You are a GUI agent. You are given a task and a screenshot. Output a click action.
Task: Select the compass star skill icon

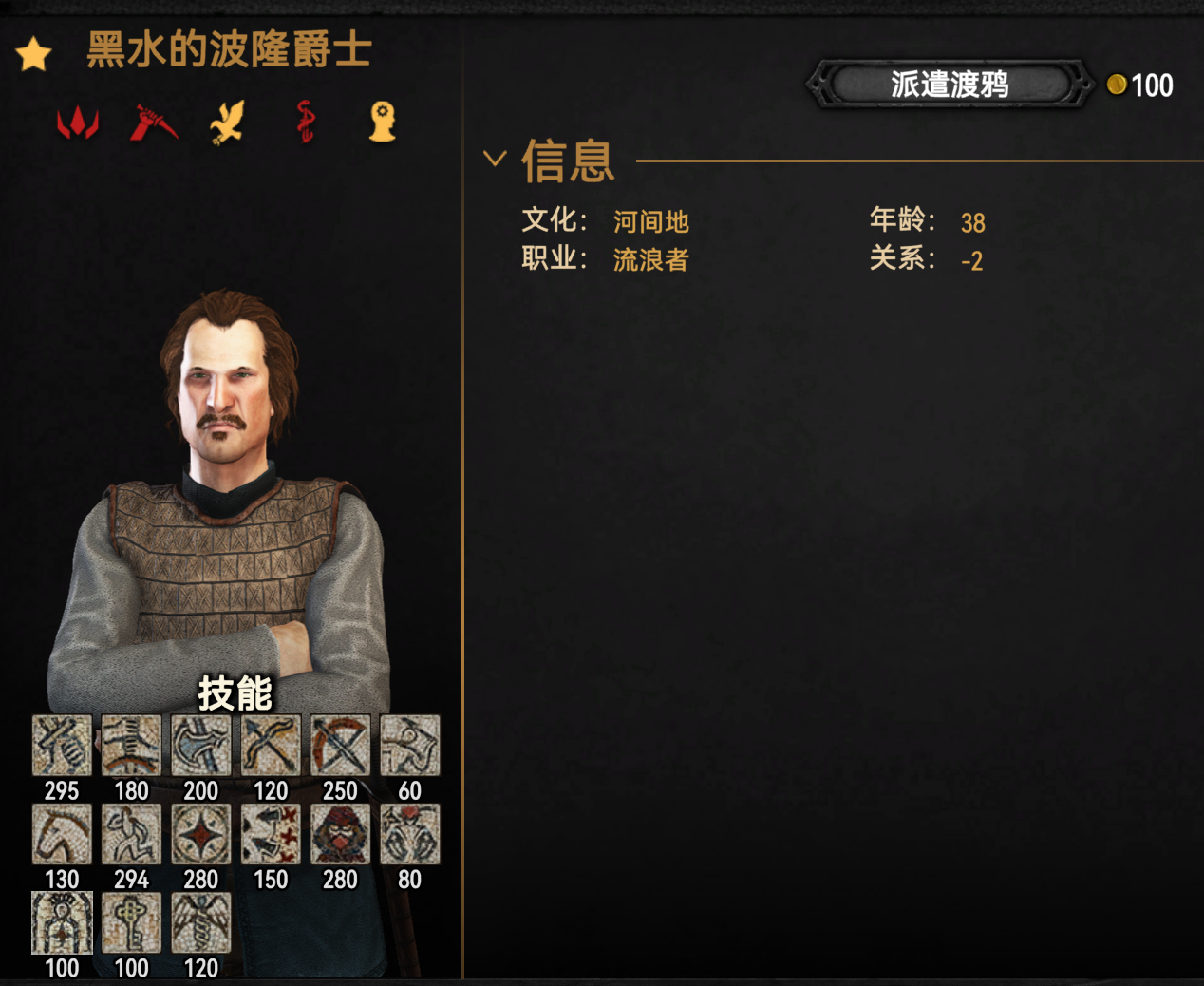click(201, 835)
